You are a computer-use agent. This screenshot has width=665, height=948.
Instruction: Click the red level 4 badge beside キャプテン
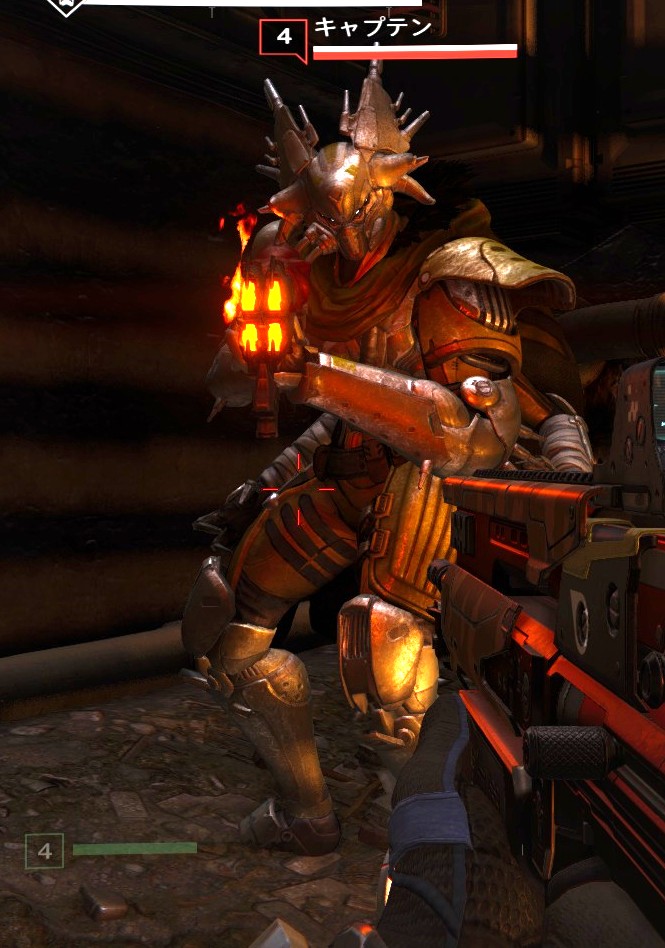283,38
